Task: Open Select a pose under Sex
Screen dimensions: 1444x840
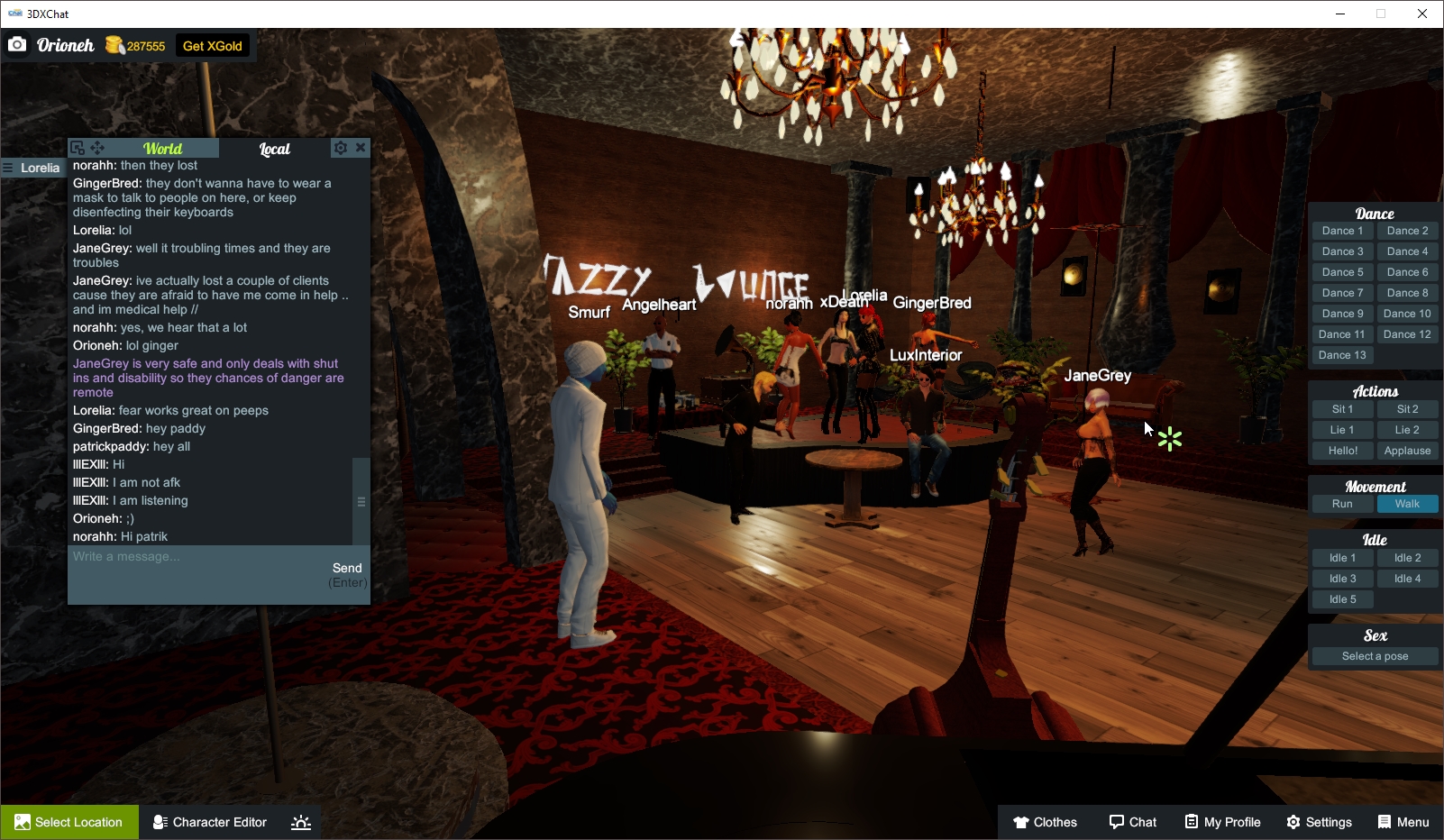Action: click(1375, 656)
